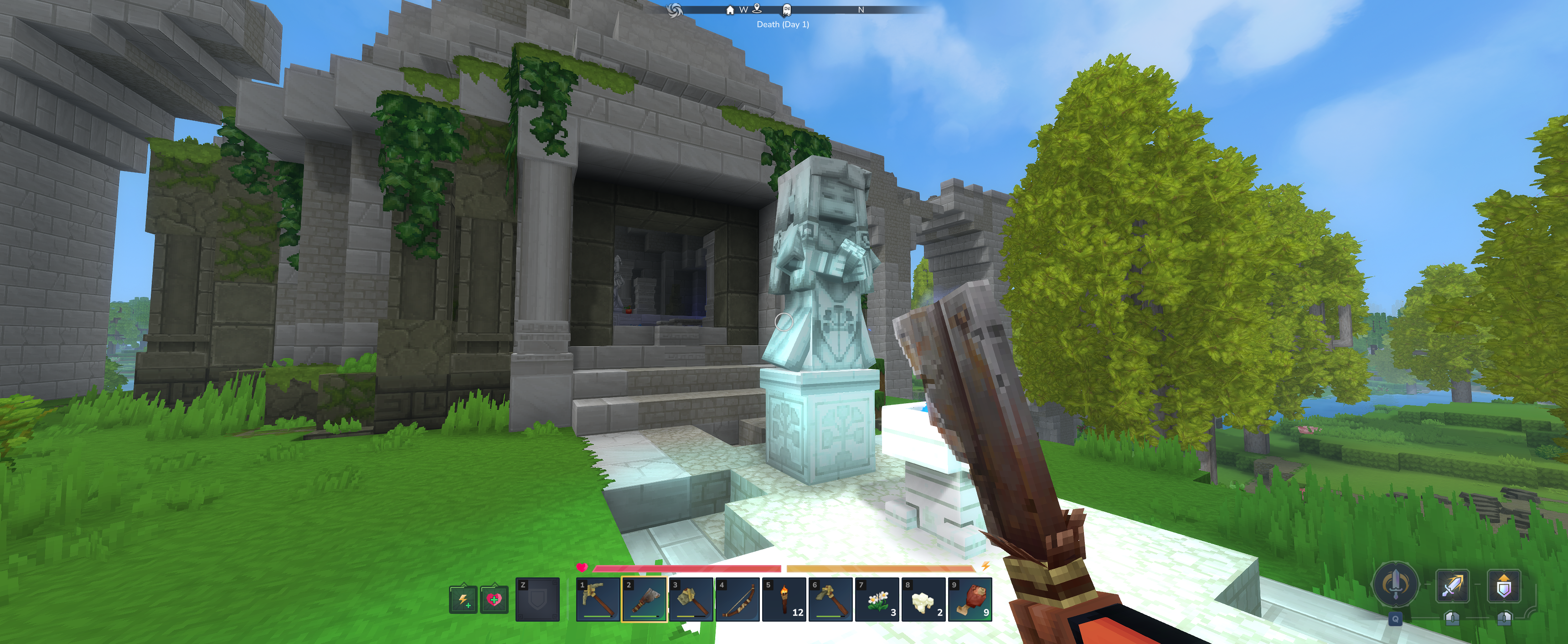Use the glowing sword primary attack icon
The image size is (1568, 644).
coord(1452,586)
